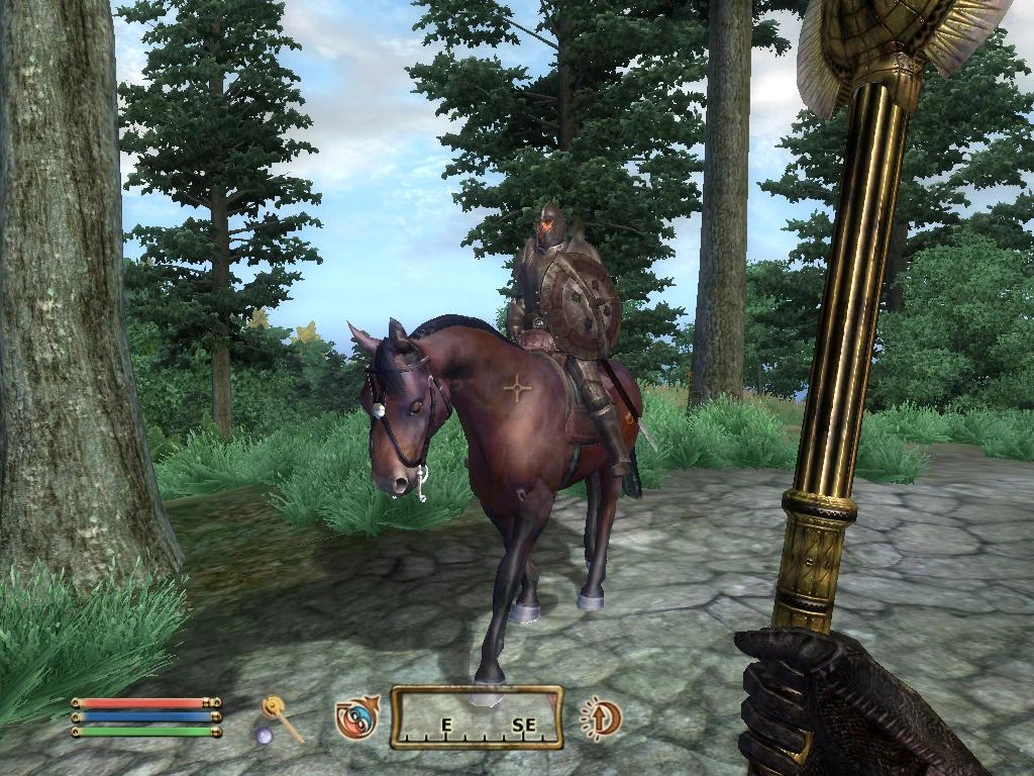Viewport: 1034px width, 776px height.
Task: Select the equipped mace weapon icon
Action: (281, 720)
